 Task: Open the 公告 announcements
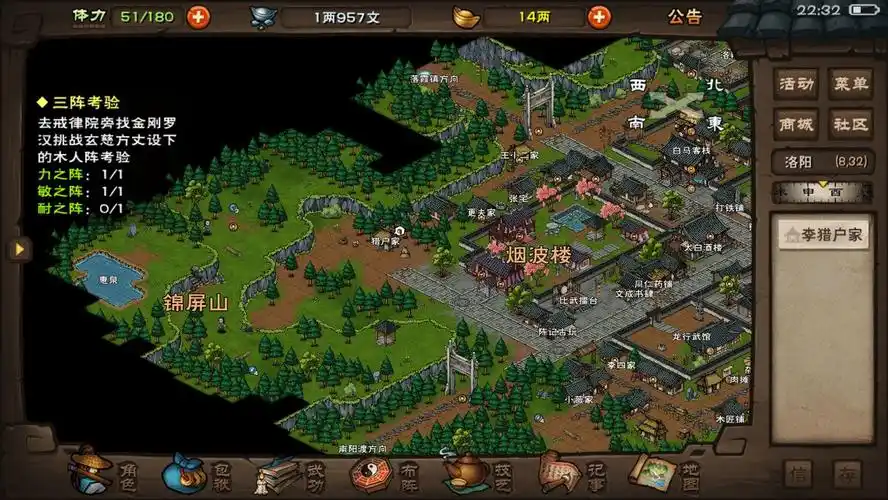point(685,16)
